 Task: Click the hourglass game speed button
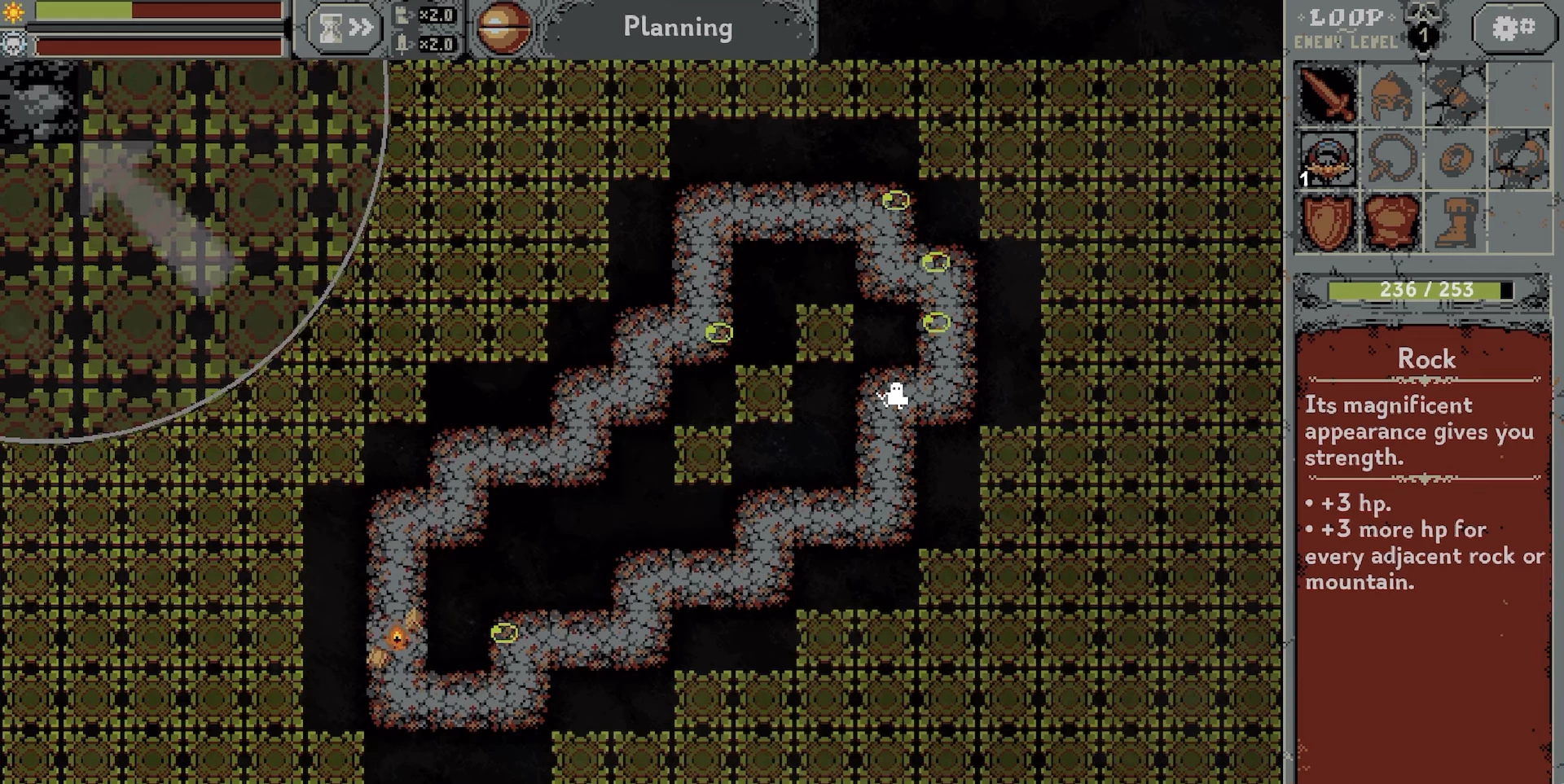(344, 28)
